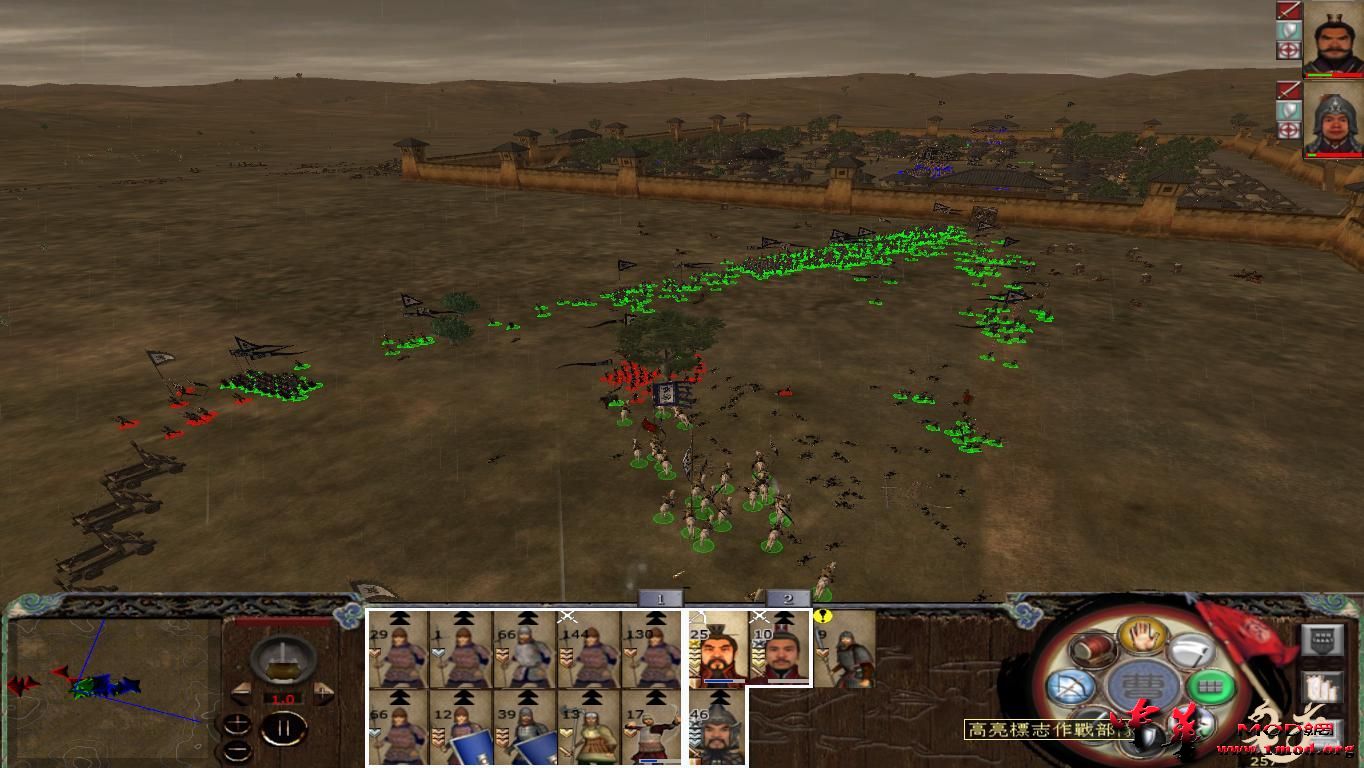The width and height of the screenshot is (1364, 768).
Task: Increase battle speed with the right arrow
Action: coord(323,692)
